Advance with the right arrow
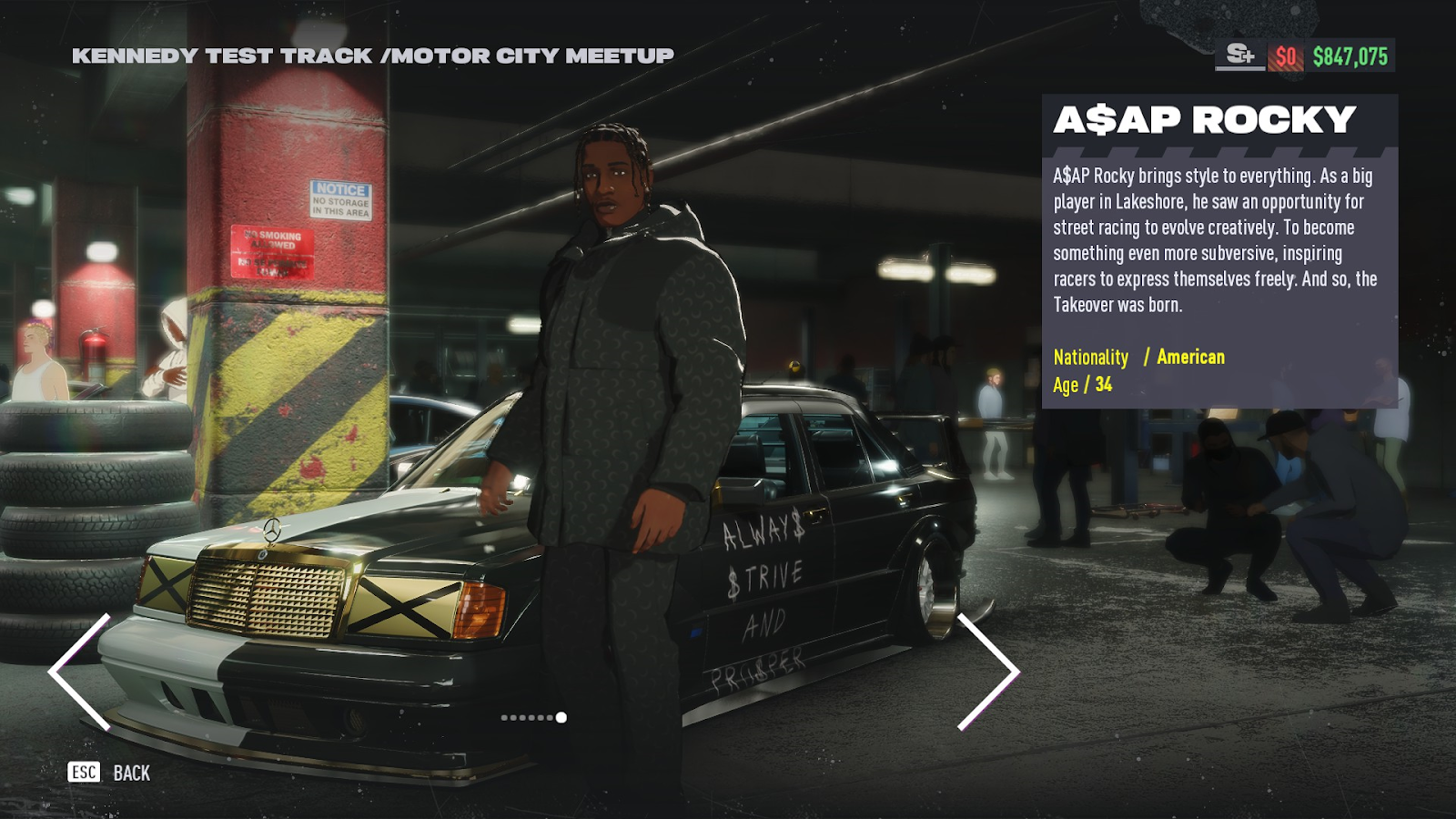 tap(989, 672)
